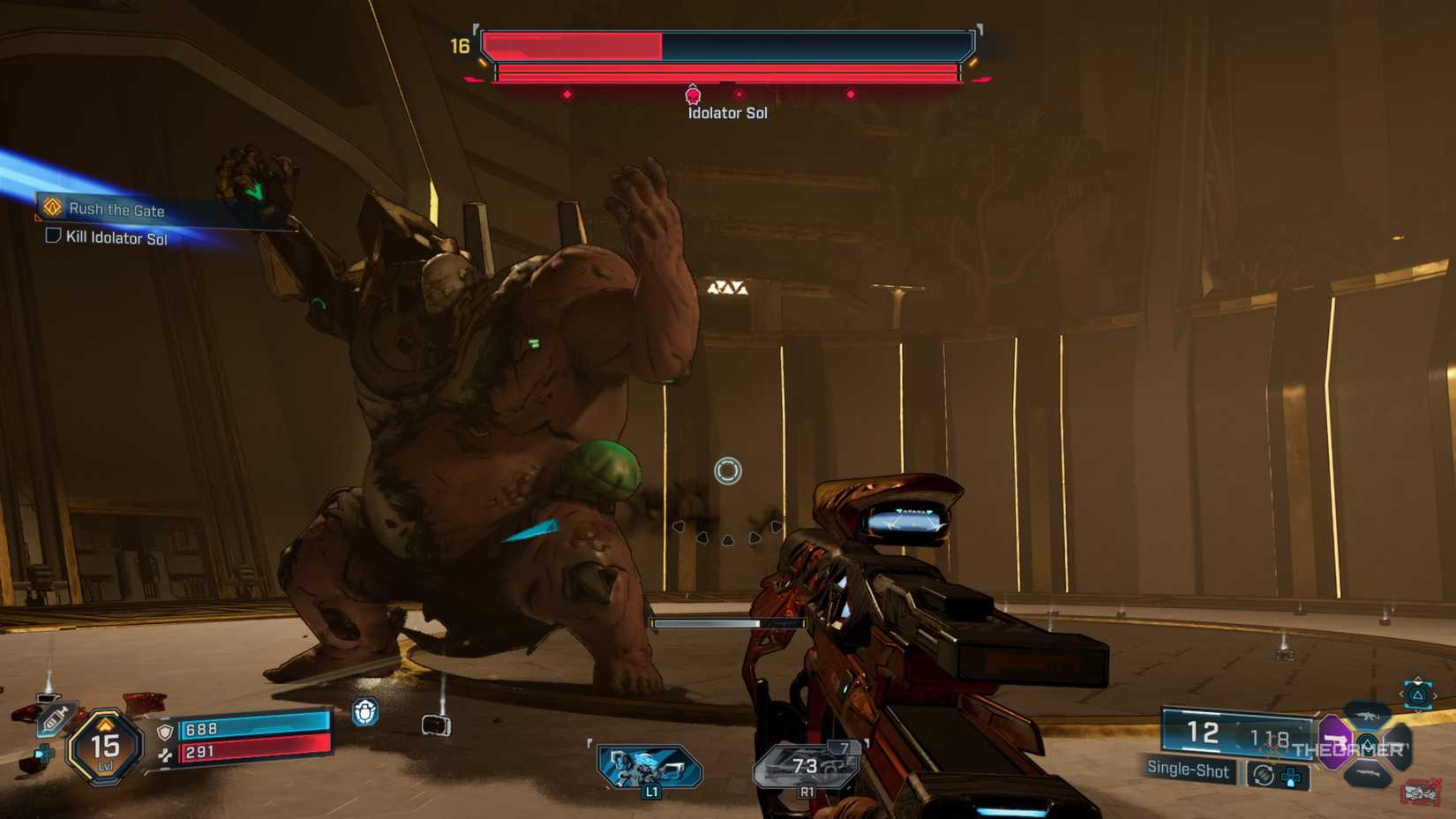Viewport: 1456px width, 819px height.
Task: Click the Idolator Sol boss name label
Action: click(727, 113)
